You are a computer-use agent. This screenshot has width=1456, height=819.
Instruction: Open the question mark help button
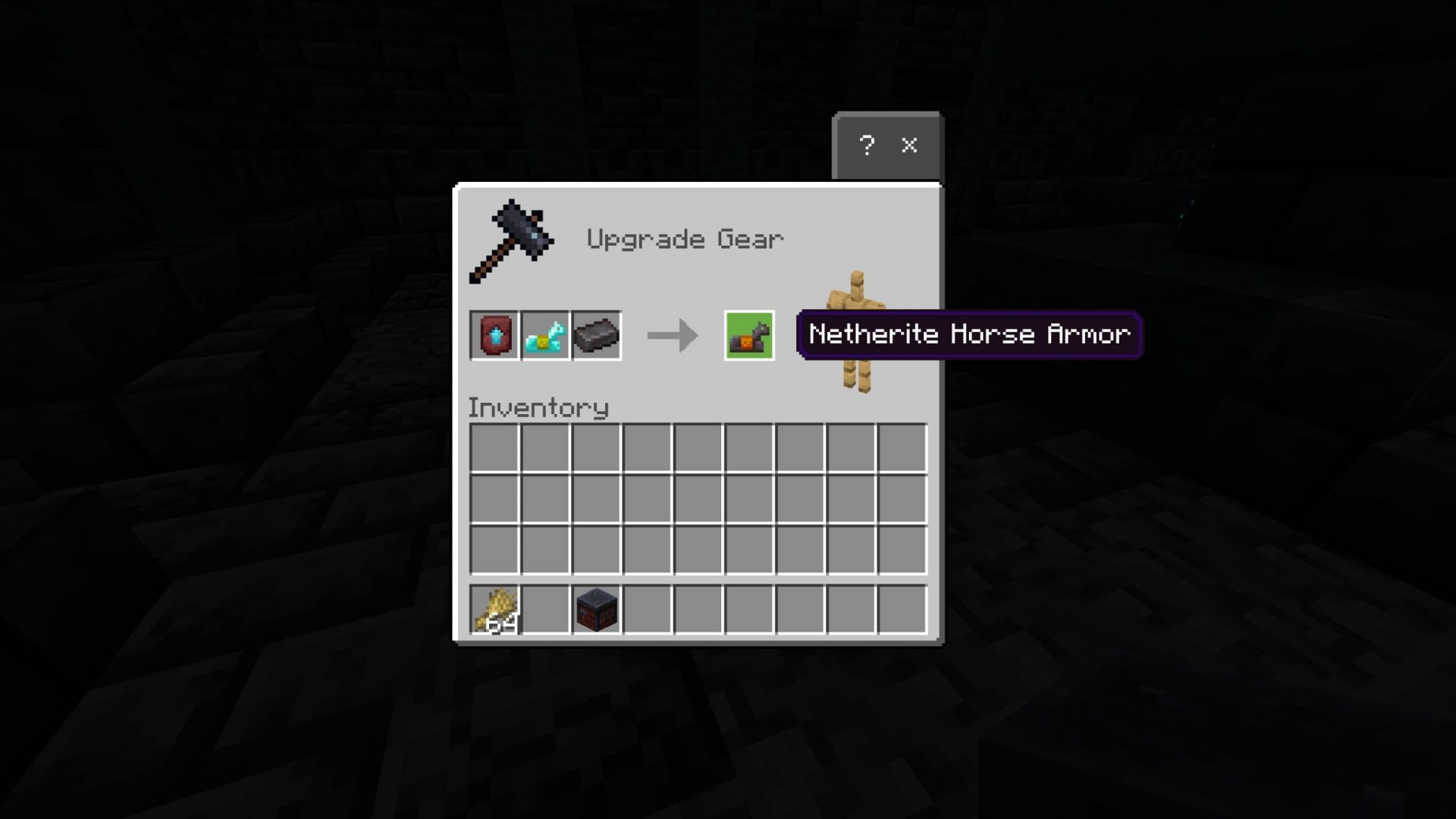pos(868,146)
